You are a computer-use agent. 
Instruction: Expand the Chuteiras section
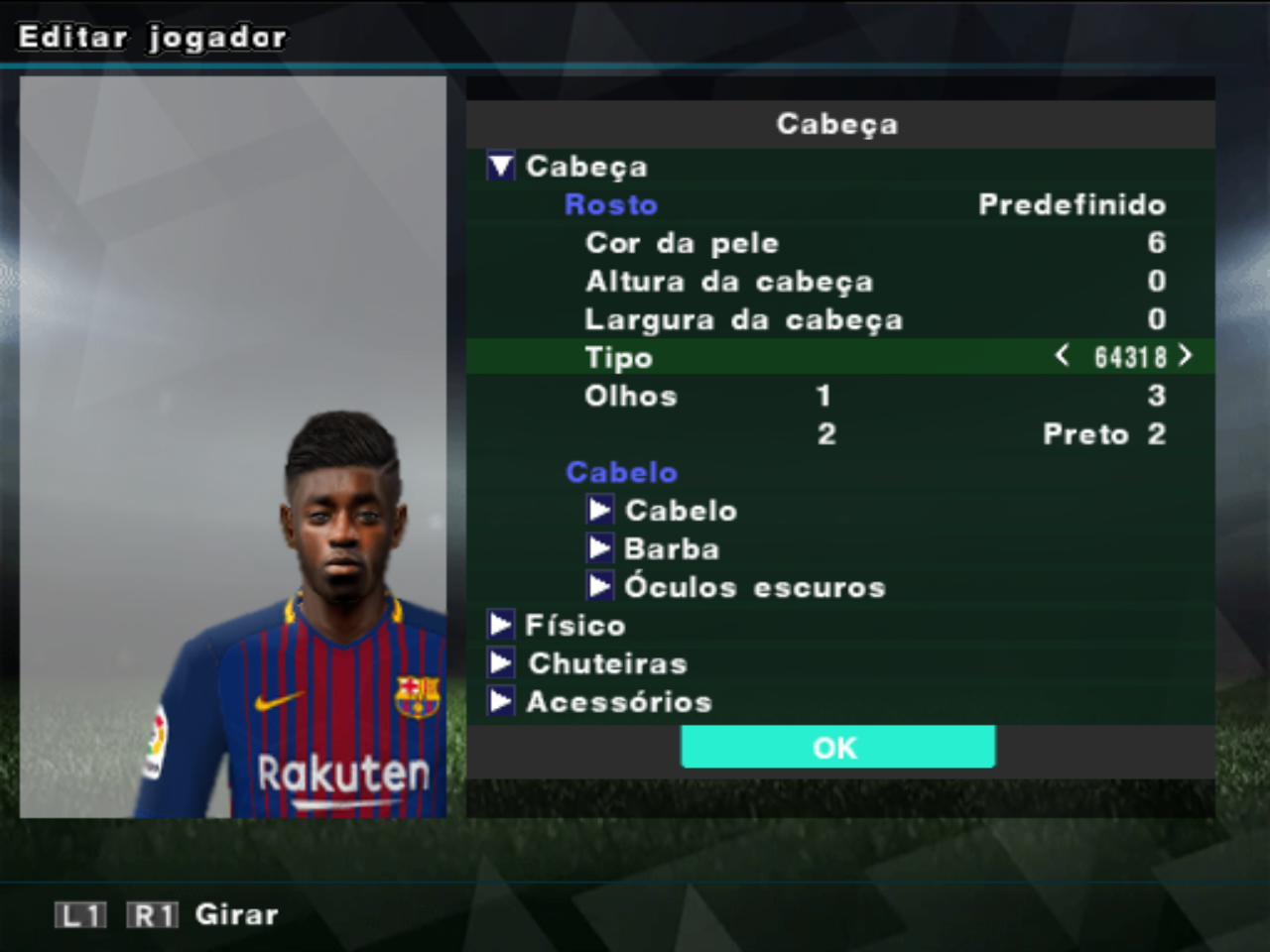500,662
